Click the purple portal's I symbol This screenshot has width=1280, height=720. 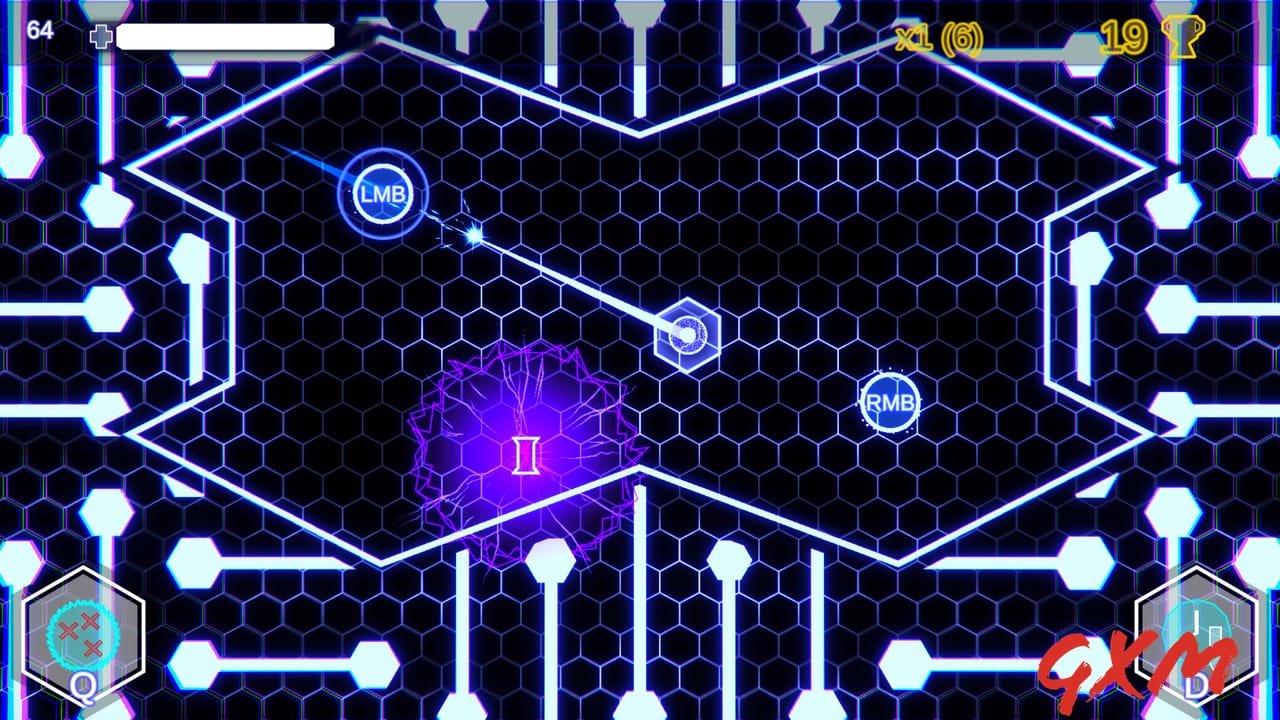pos(524,455)
